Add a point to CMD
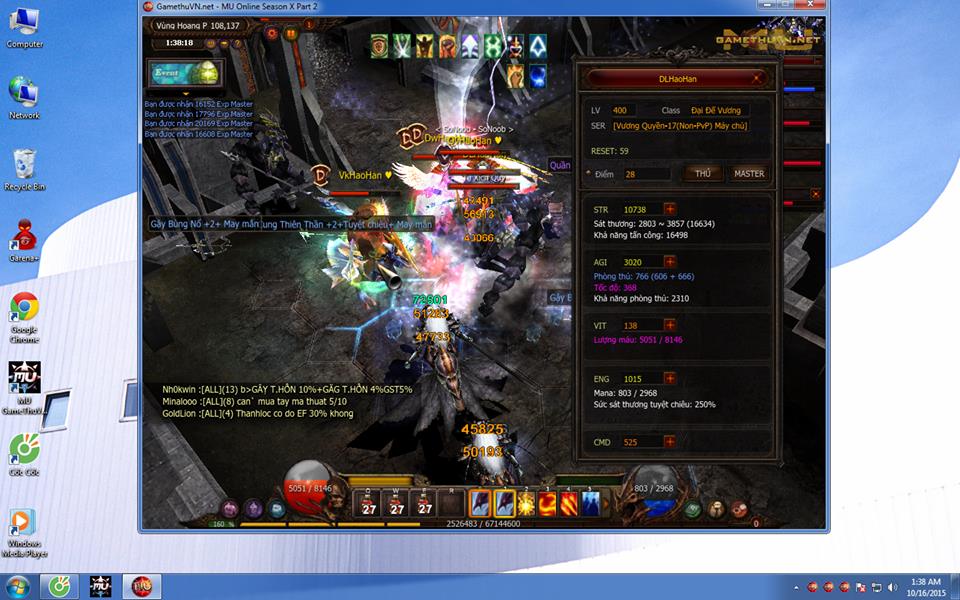 670,441
